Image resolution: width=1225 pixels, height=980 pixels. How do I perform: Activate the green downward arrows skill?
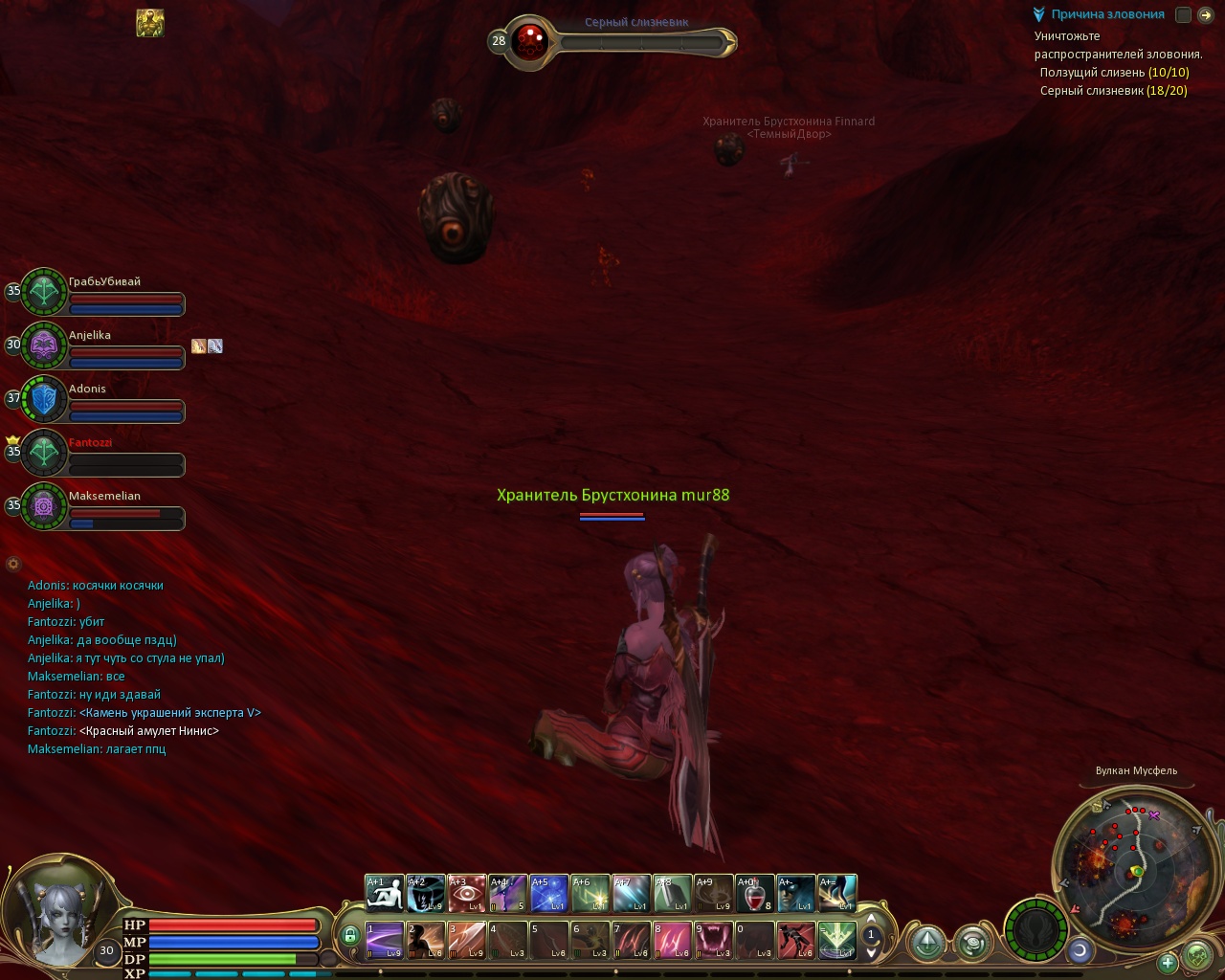[x=836, y=940]
